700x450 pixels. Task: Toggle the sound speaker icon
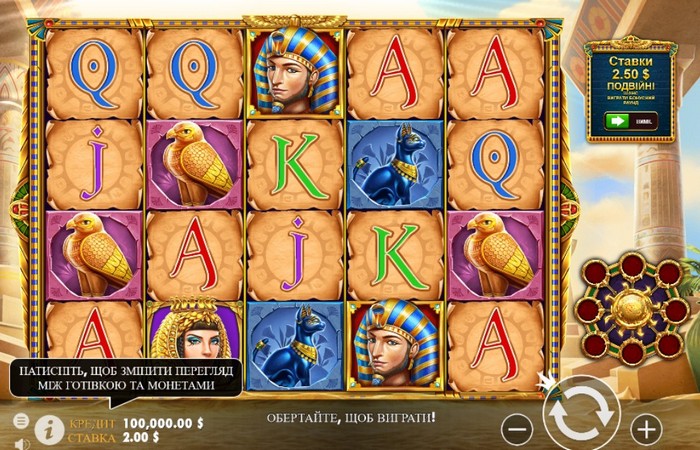21,441
